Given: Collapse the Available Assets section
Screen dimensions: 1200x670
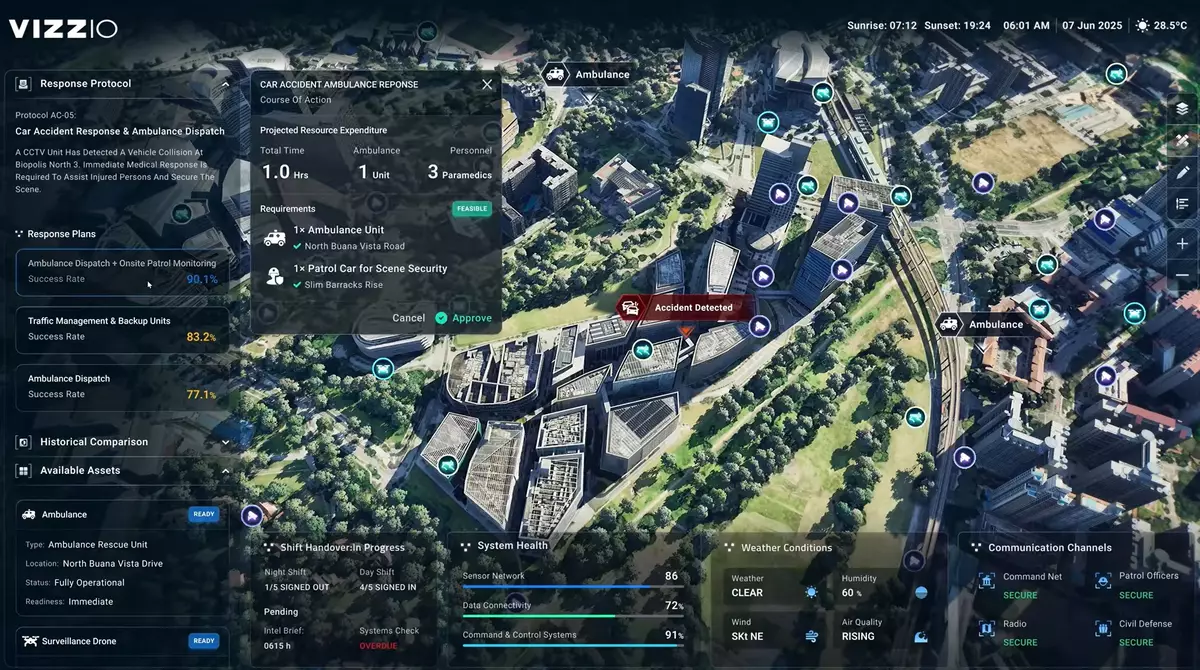Looking at the screenshot, I should [x=225, y=471].
